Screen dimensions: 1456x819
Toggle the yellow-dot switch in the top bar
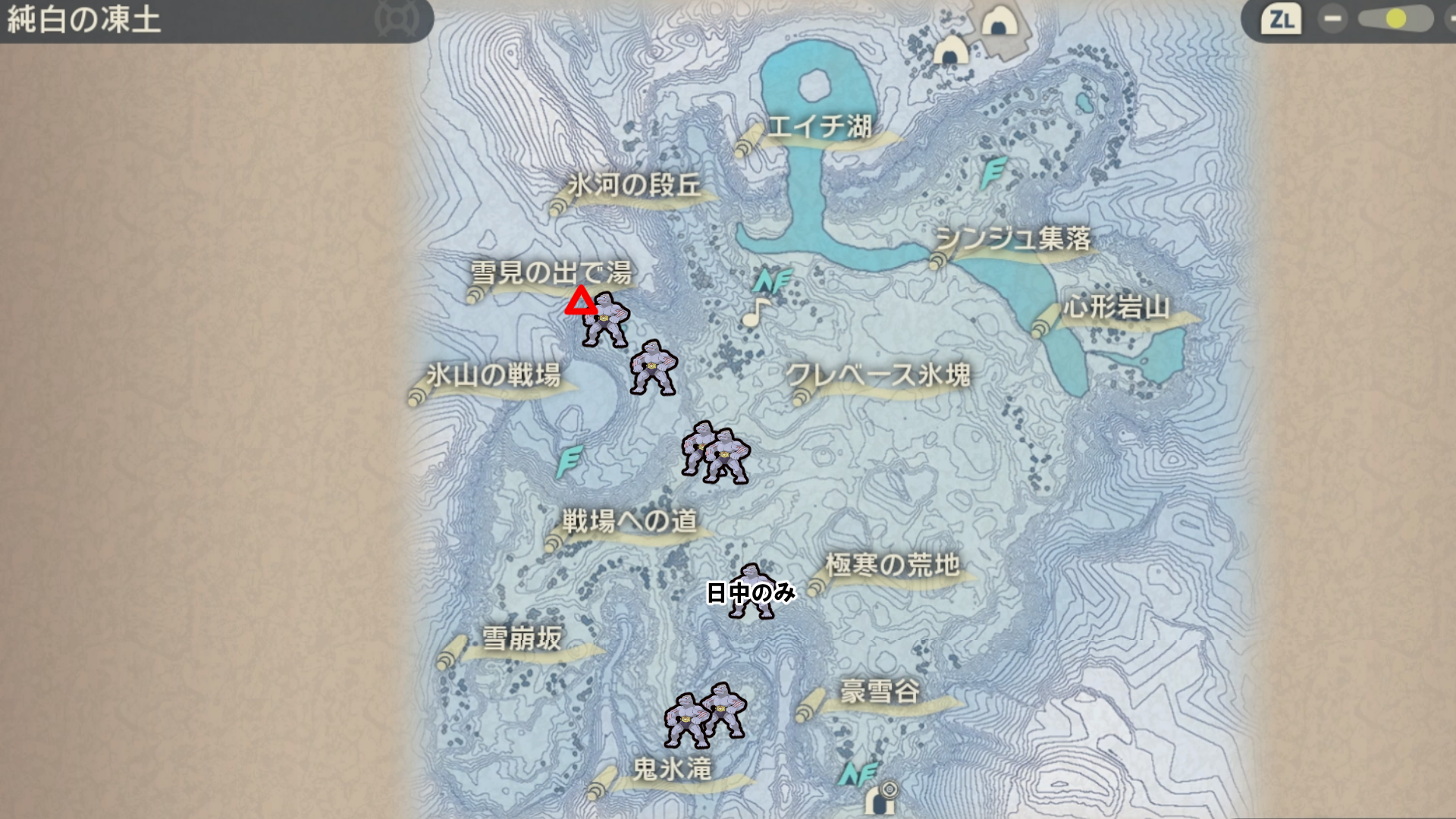1394,19
